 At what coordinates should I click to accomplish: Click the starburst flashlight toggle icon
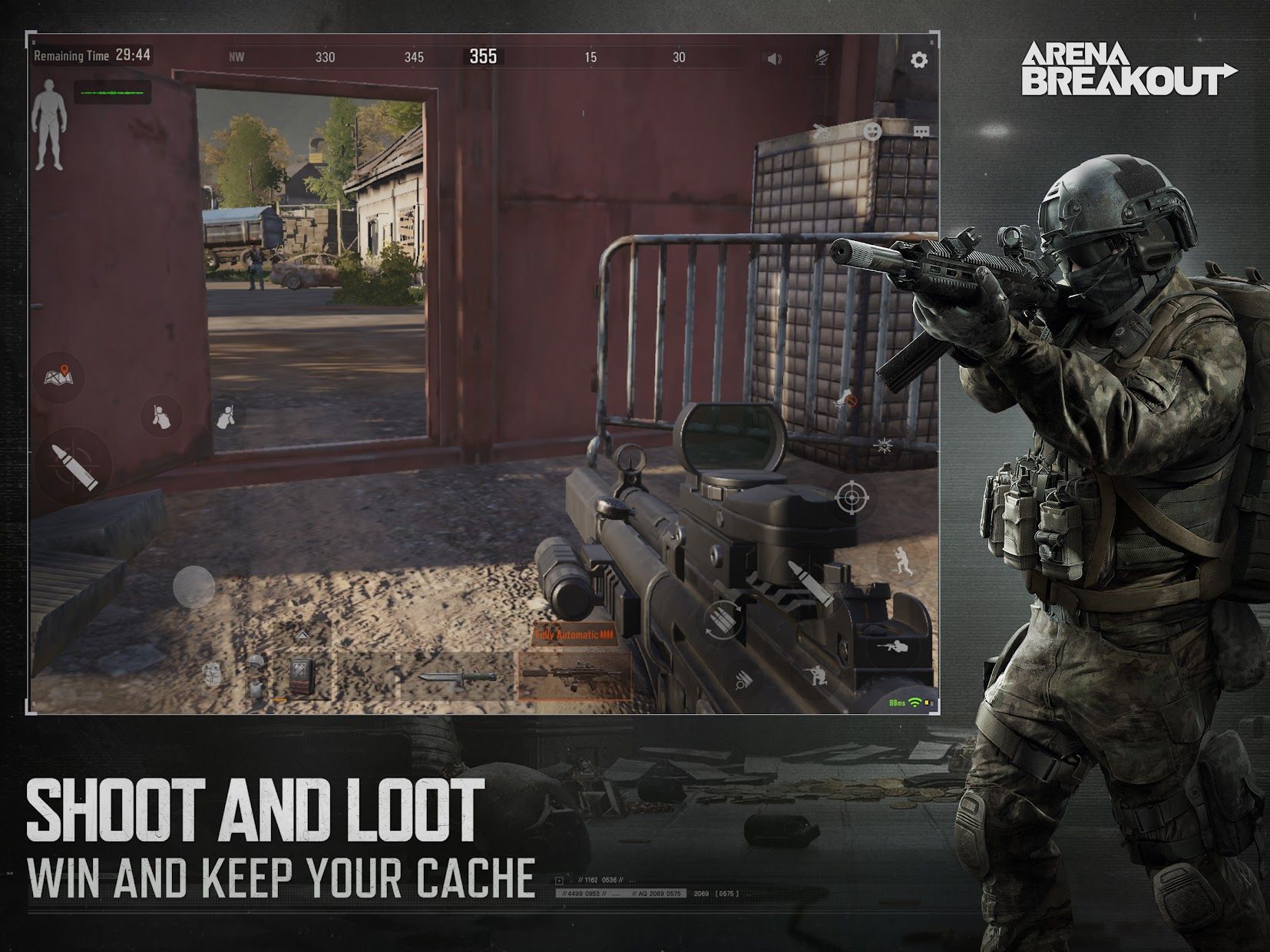point(884,445)
